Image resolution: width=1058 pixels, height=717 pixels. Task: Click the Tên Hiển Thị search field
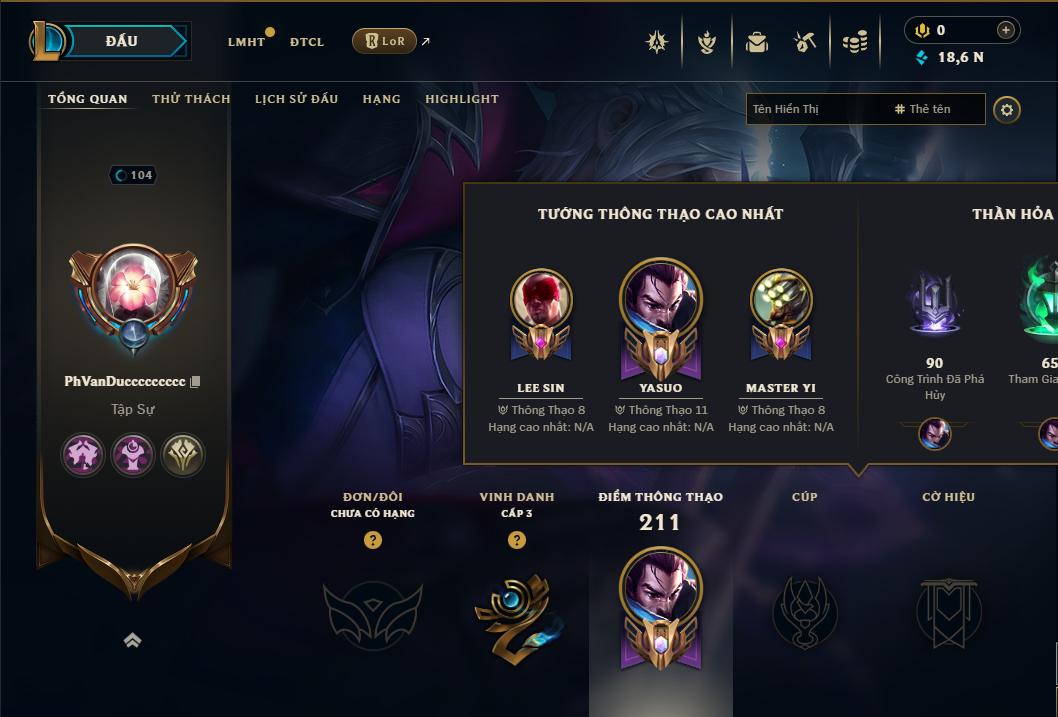point(815,109)
